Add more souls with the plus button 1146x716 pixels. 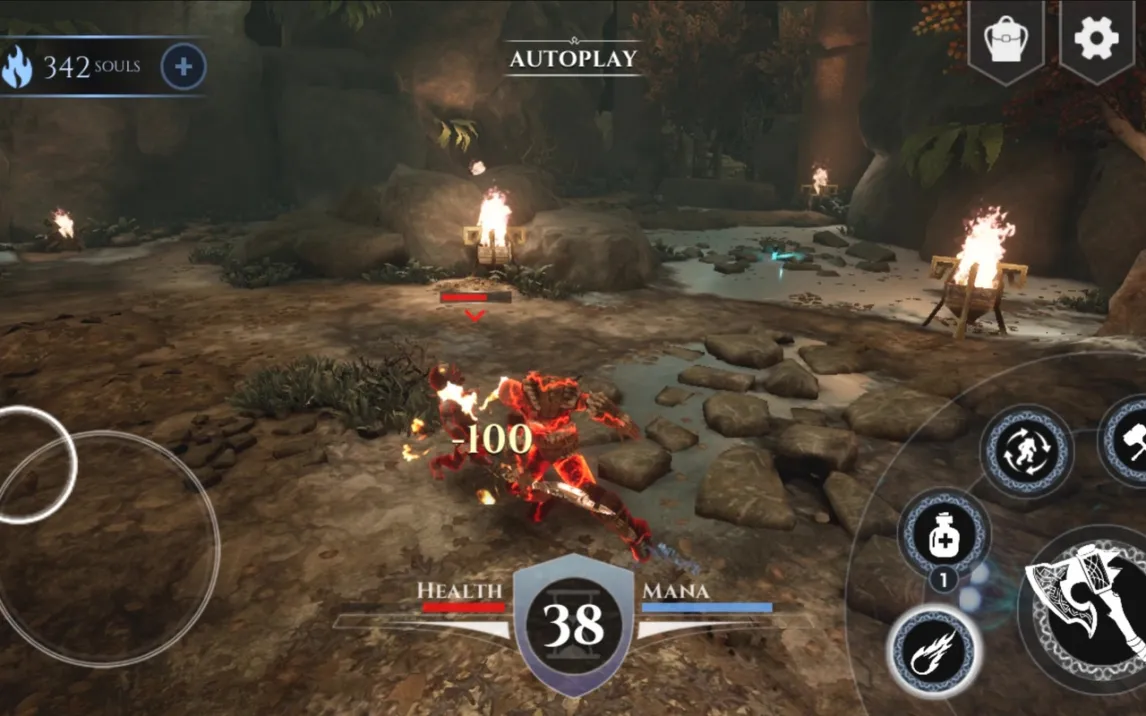point(183,67)
